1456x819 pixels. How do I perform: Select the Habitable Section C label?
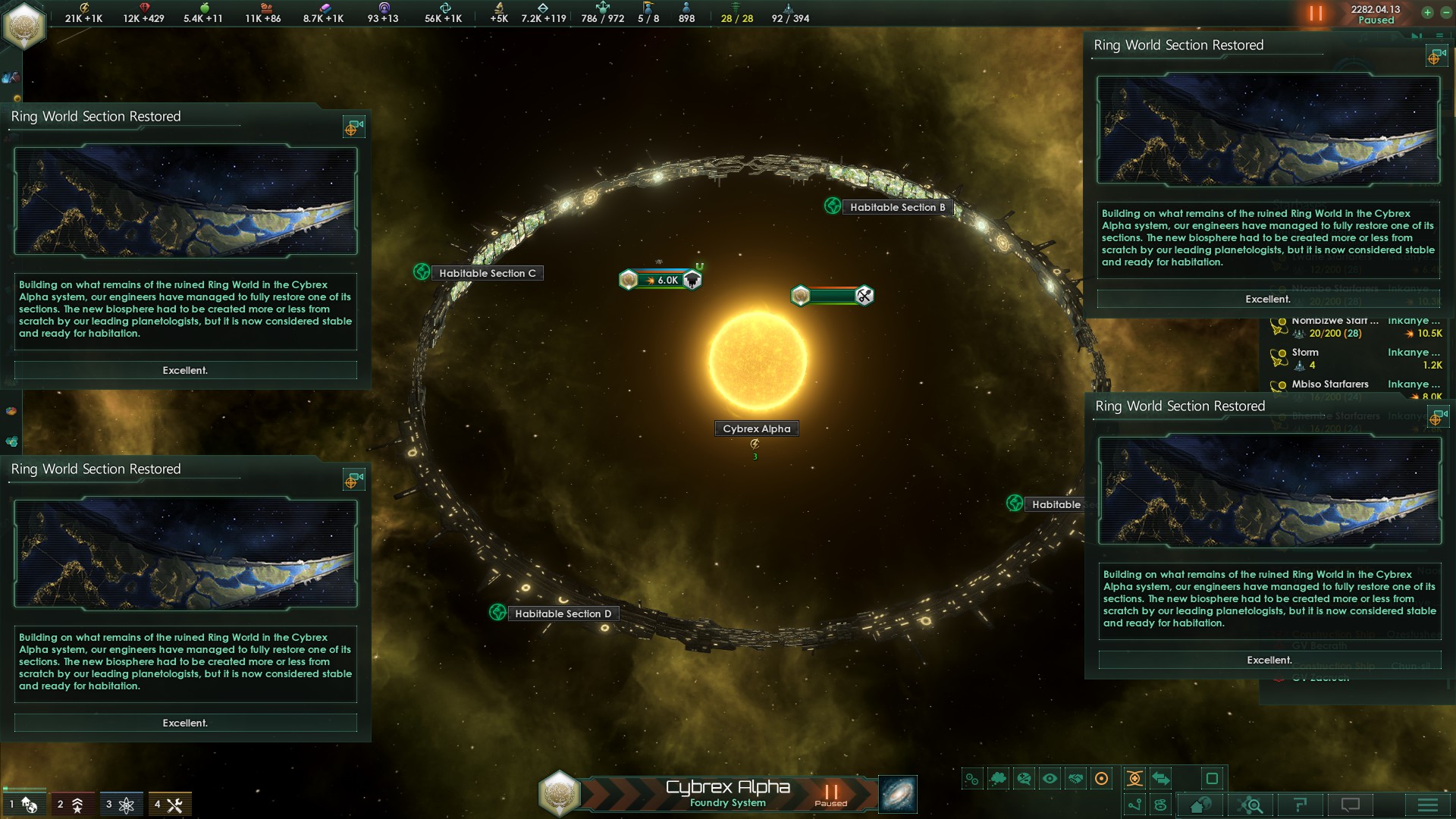click(487, 273)
